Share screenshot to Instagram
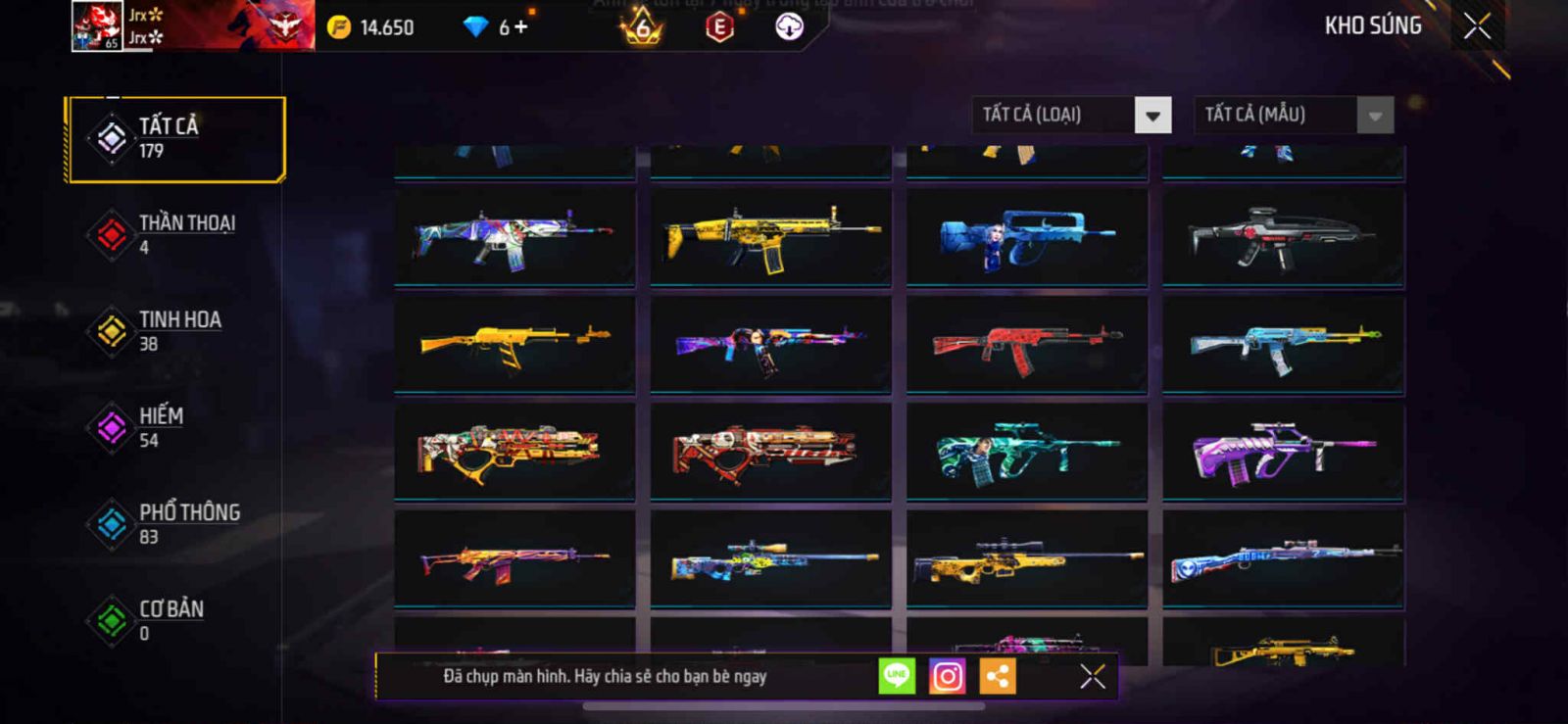This screenshot has height=724, width=1568. pyautogui.click(x=947, y=676)
